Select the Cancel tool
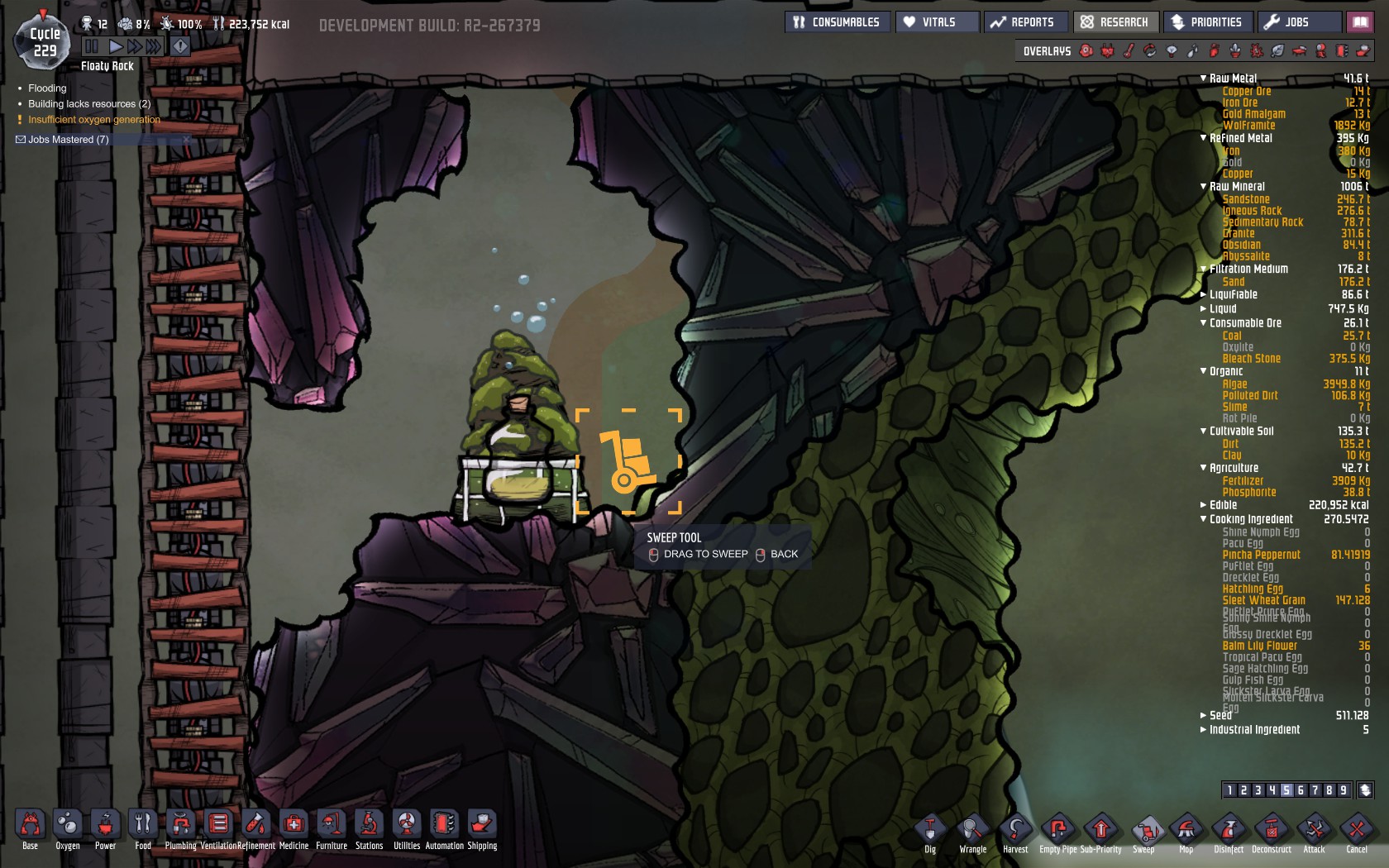Viewport: 1389px width, 868px height. (x=1356, y=830)
